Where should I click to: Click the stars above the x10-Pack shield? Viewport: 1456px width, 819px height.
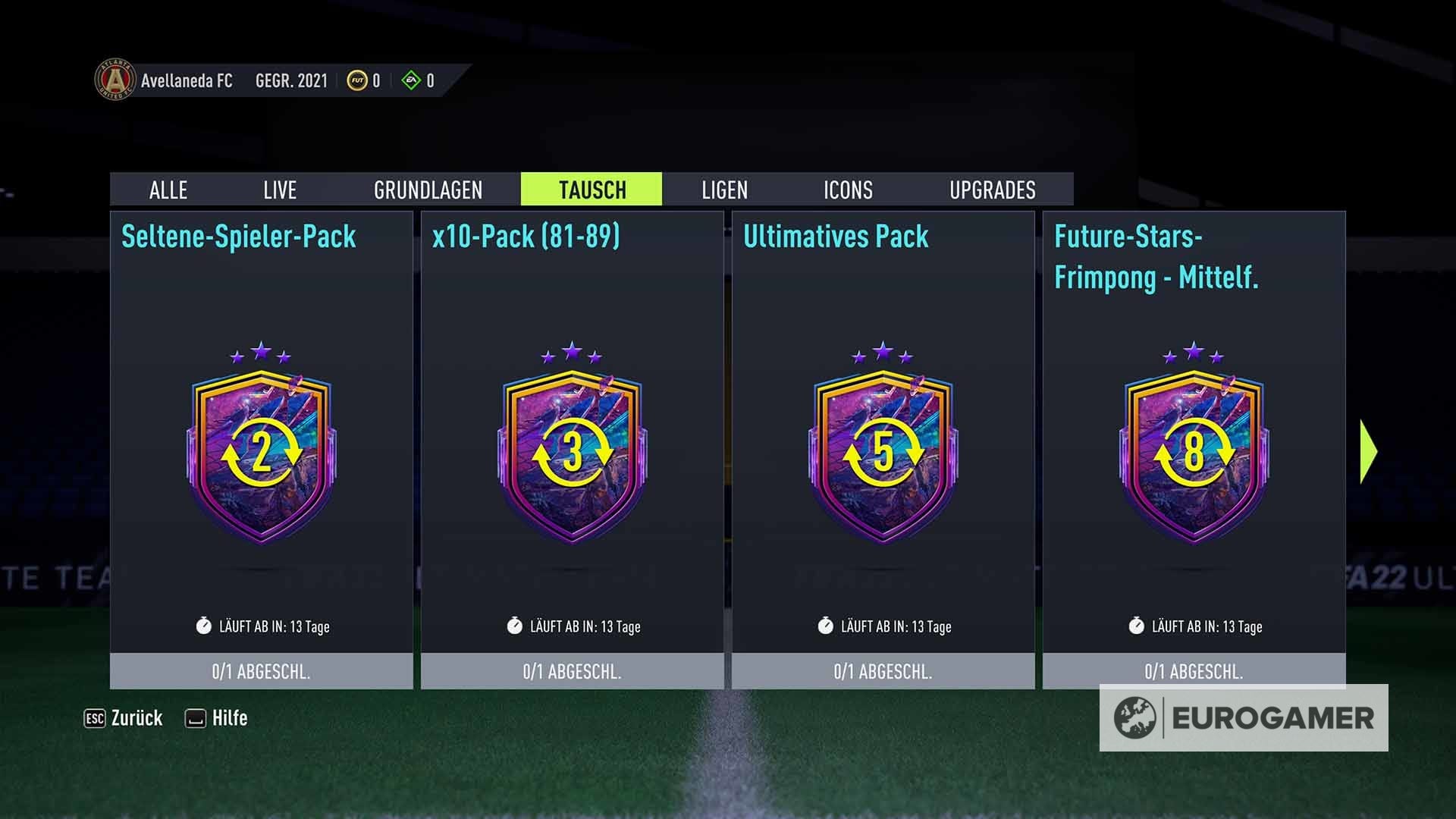point(572,353)
